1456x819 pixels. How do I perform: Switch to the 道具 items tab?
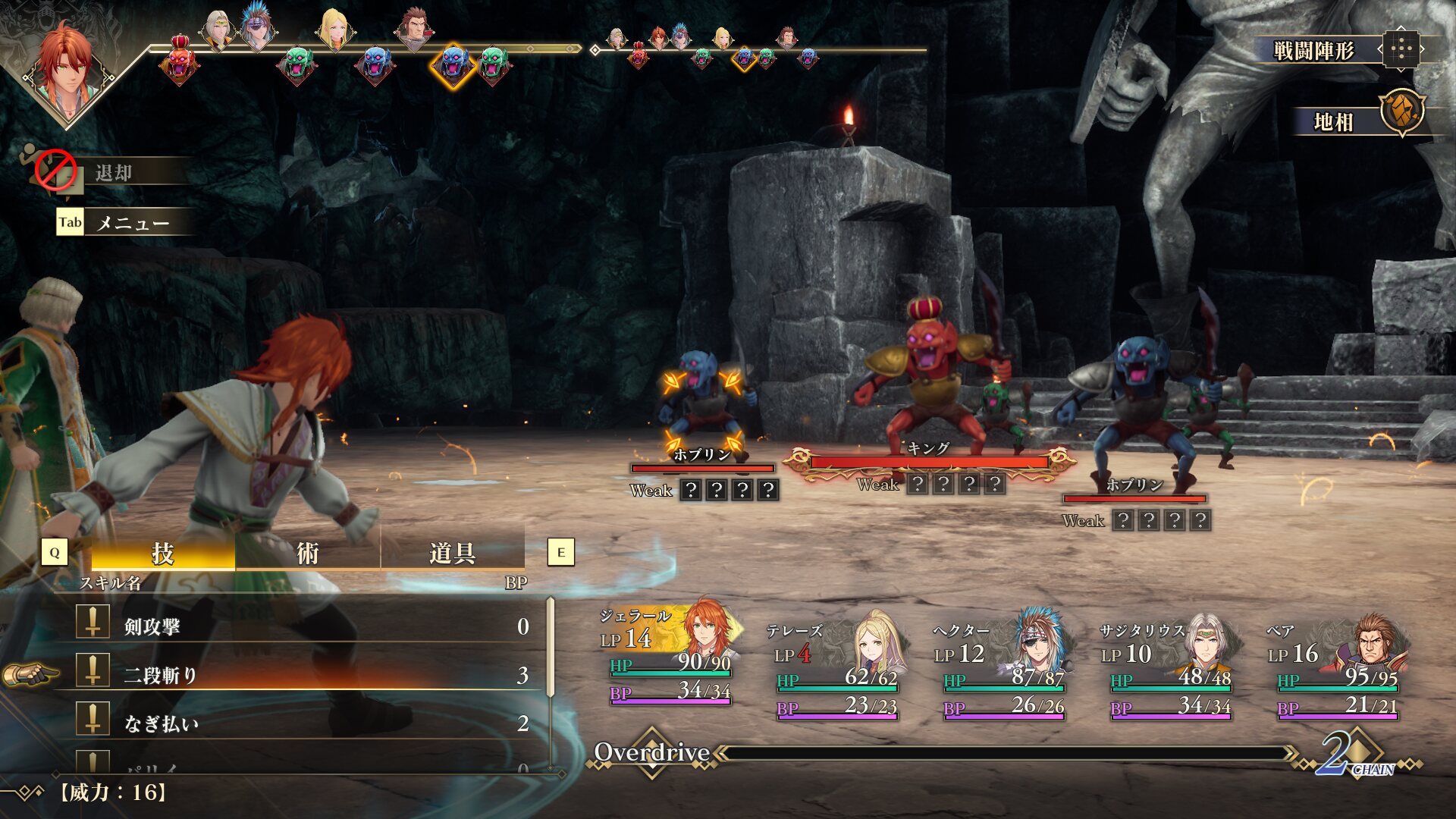coord(452,554)
